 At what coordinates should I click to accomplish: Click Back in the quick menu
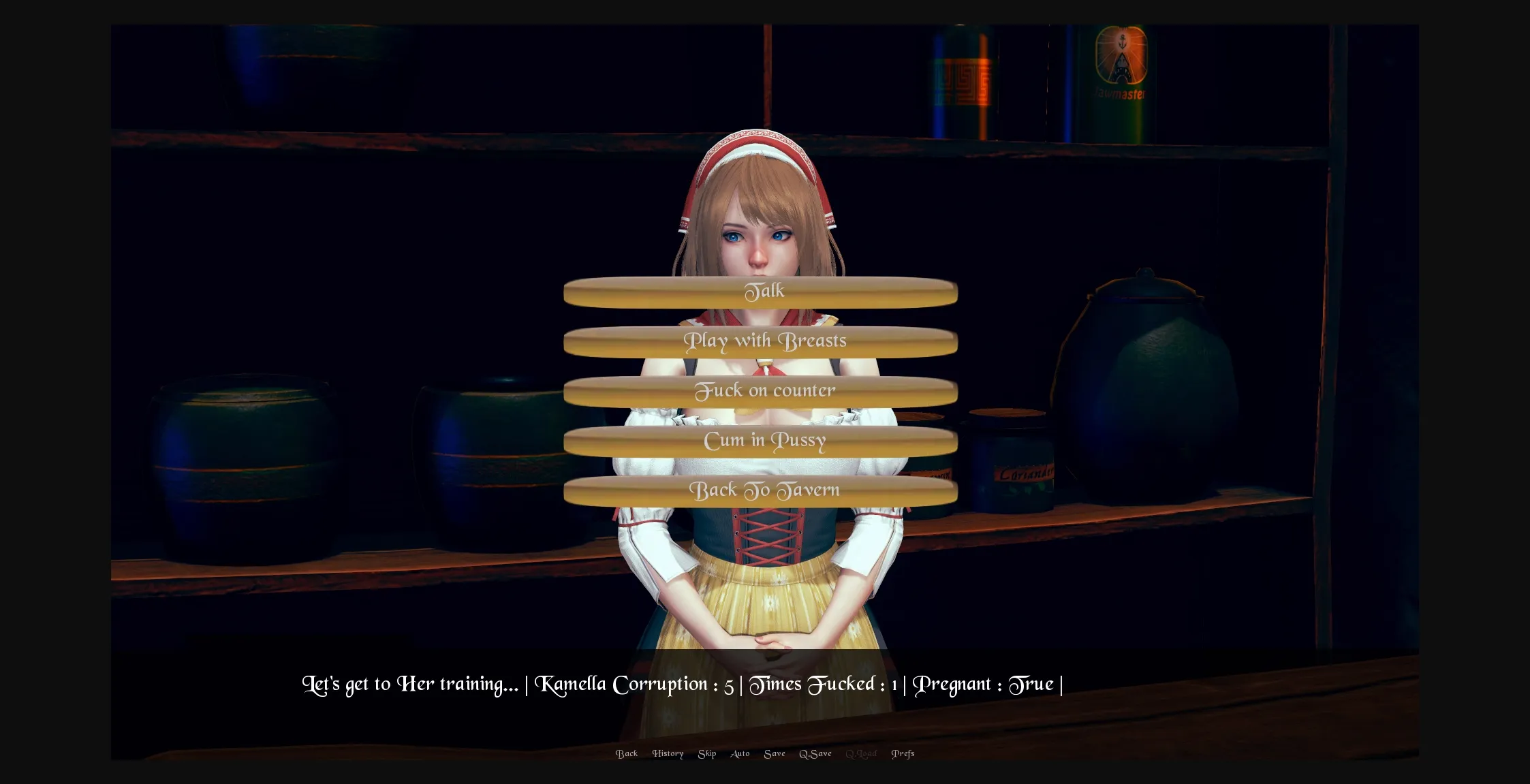pos(627,753)
